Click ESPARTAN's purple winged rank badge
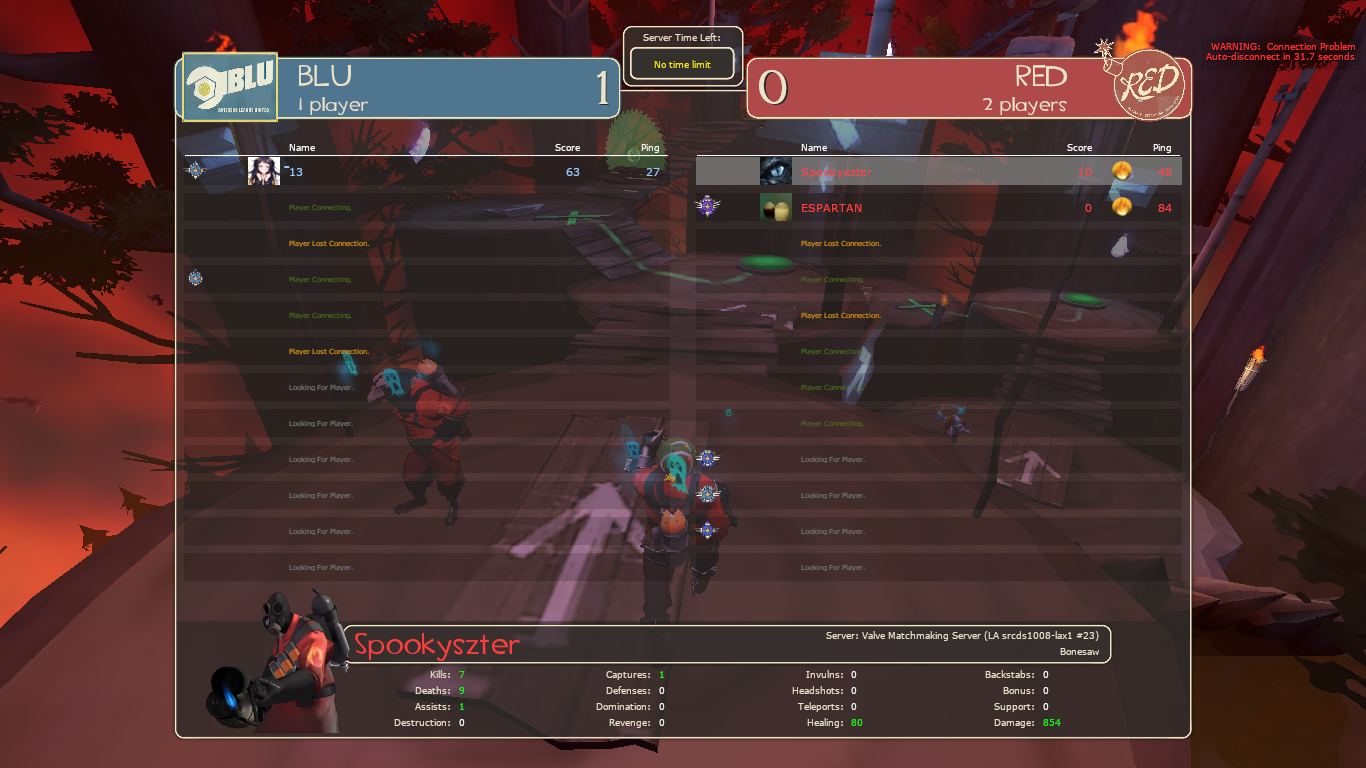The width and height of the screenshot is (1366, 768). pyautogui.click(x=710, y=207)
